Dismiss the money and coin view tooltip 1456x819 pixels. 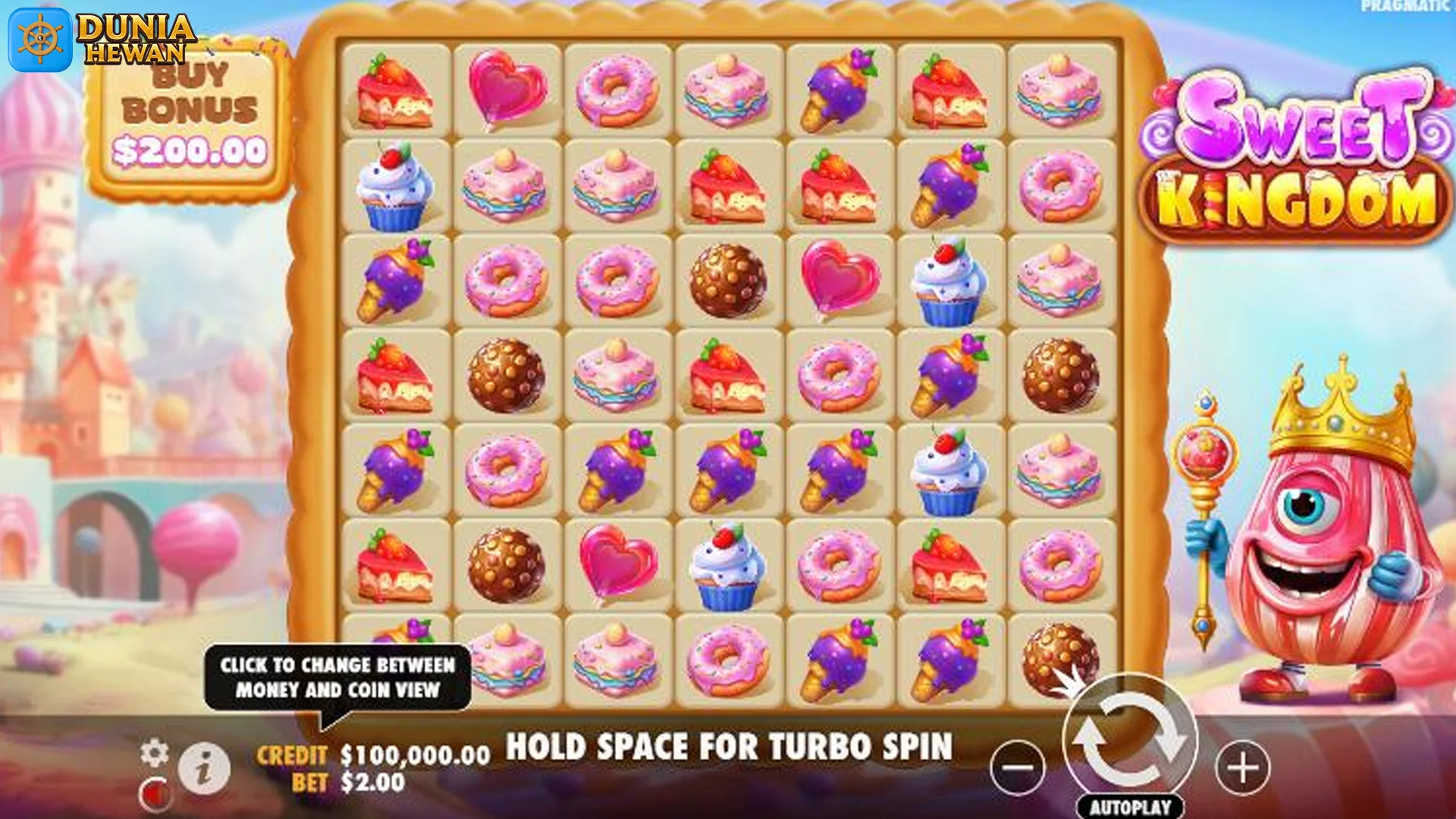tap(337, 679)
